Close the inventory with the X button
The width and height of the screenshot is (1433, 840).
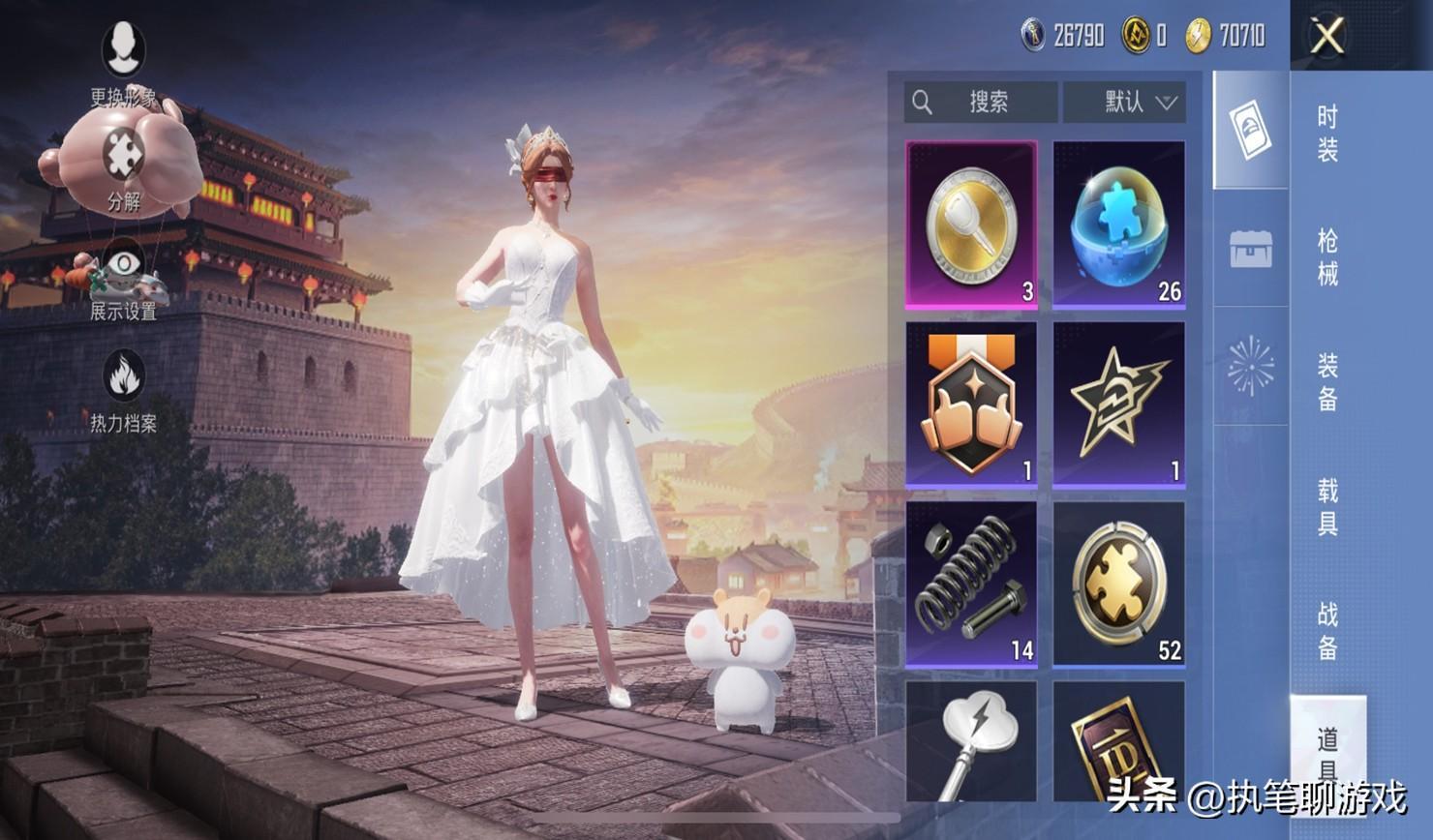(x=1326, y=37)
